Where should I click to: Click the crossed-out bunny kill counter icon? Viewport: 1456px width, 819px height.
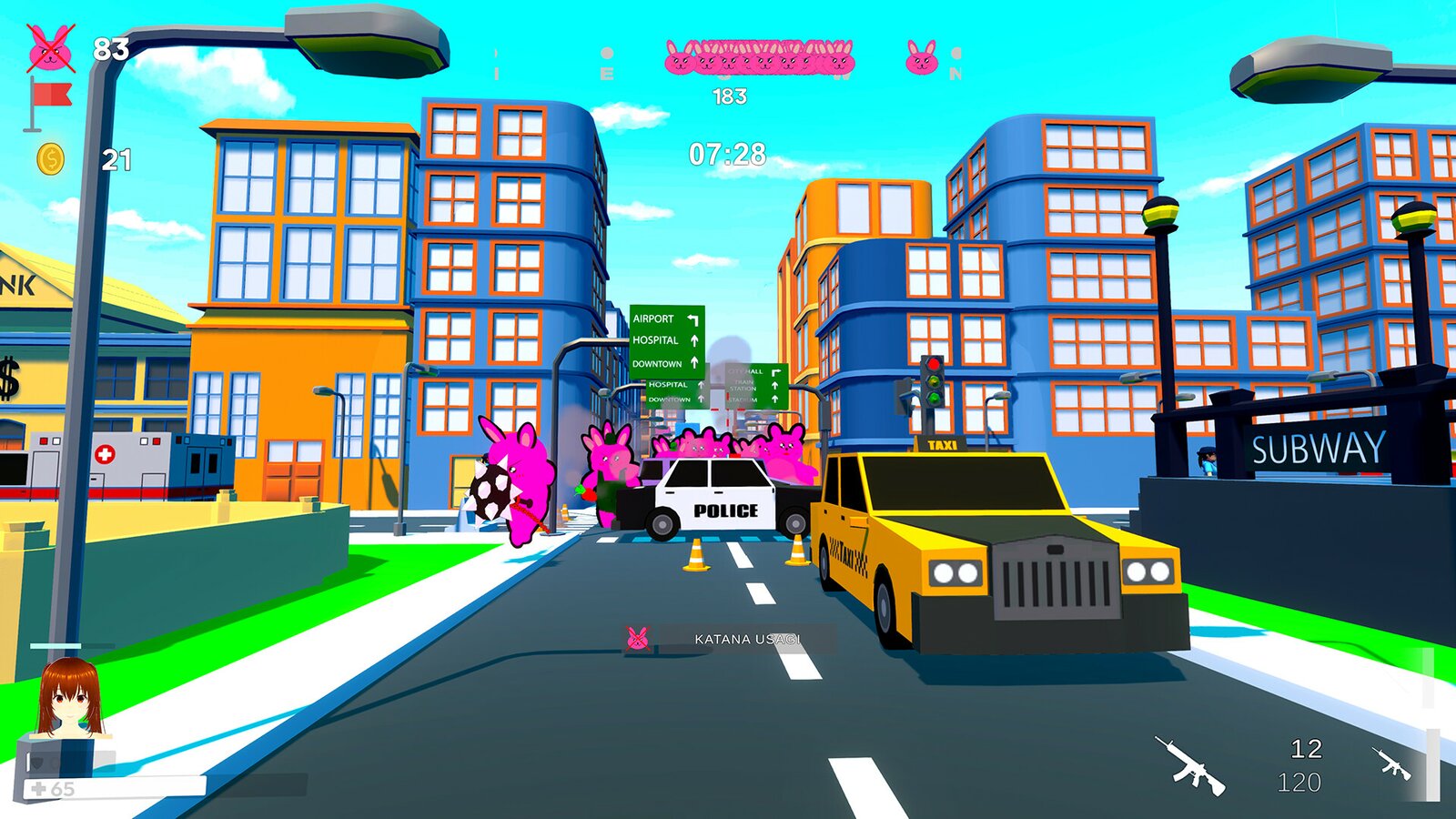51,49
